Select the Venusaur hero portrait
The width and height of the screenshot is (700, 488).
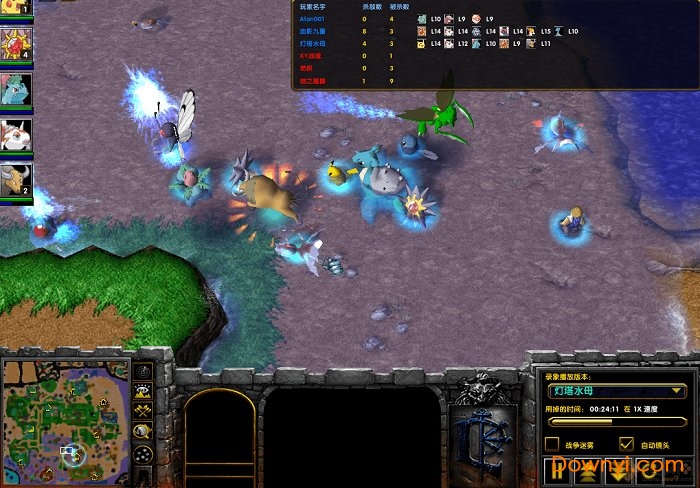[x=17, y=88]
